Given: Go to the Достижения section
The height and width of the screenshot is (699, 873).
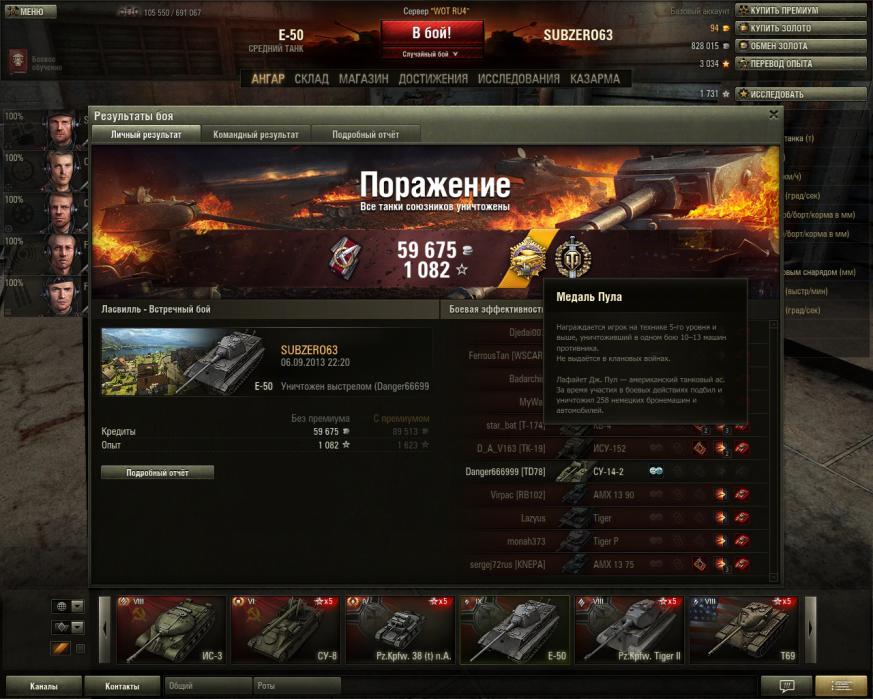Looking at the screenshot, I should (x=433, y=78).
